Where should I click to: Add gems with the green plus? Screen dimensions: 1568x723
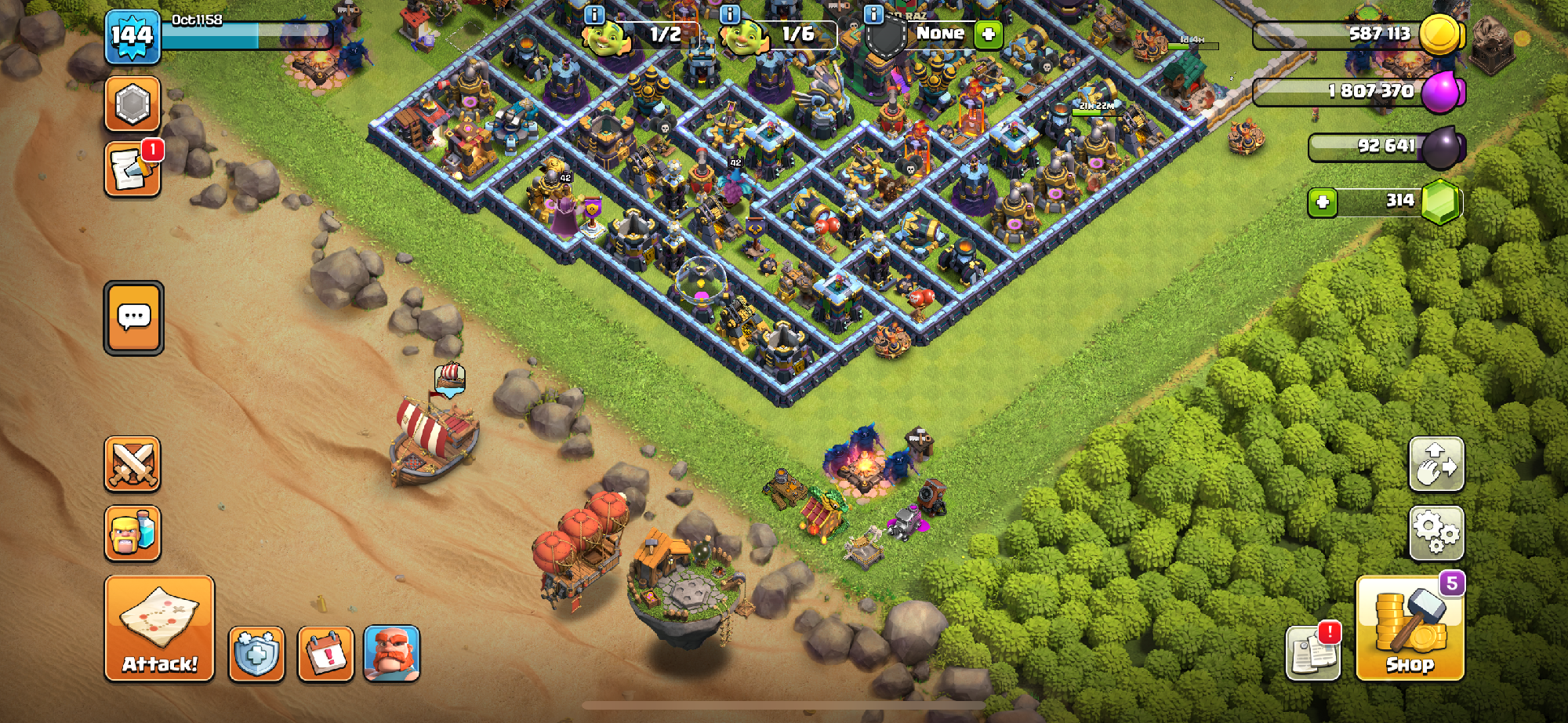[1323, 203]
